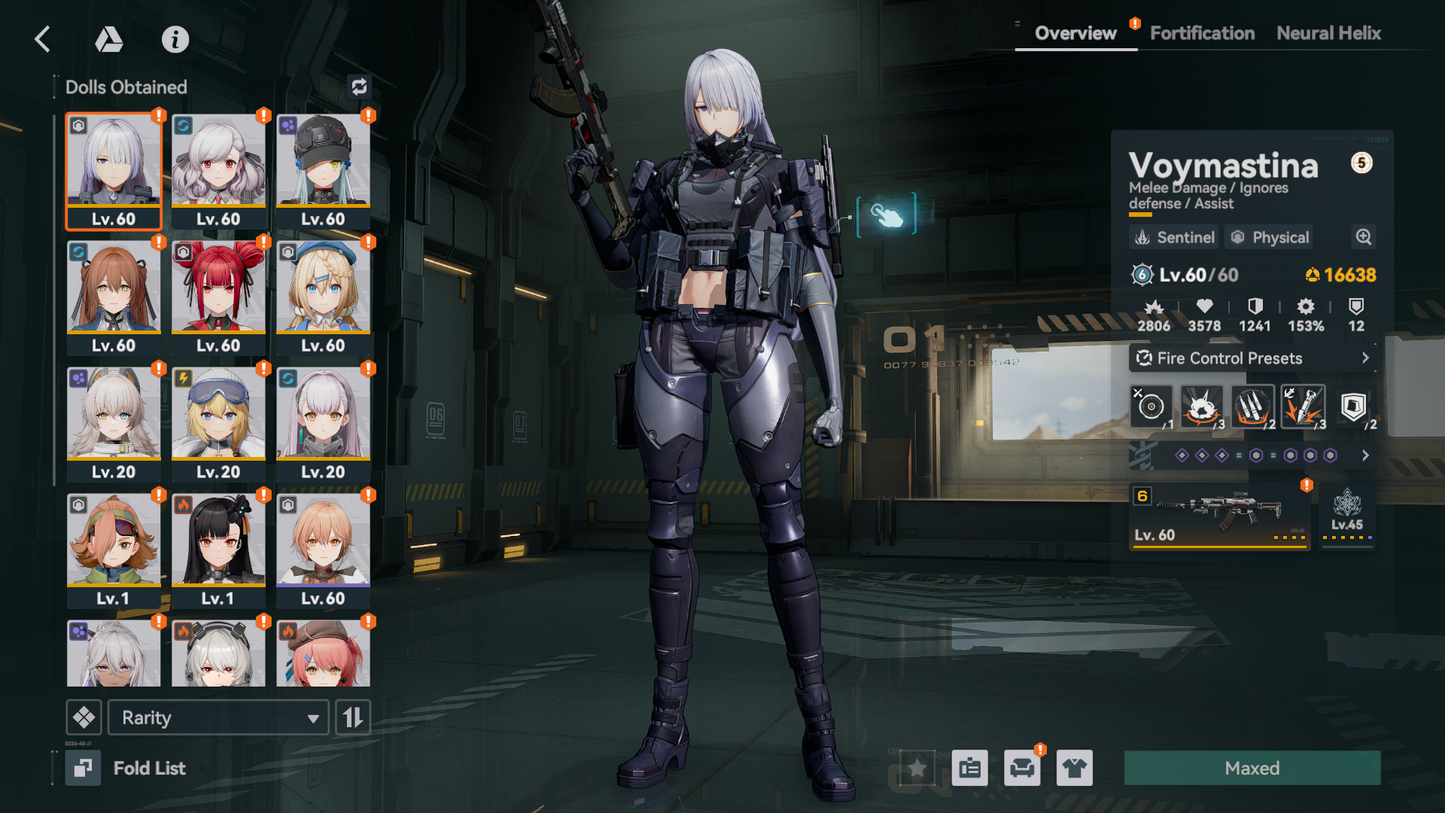This screenshot has width=1445, height=813.
Task: Select the Lv.60 weapon thumbnail
Action: [x=1218, y=514]
